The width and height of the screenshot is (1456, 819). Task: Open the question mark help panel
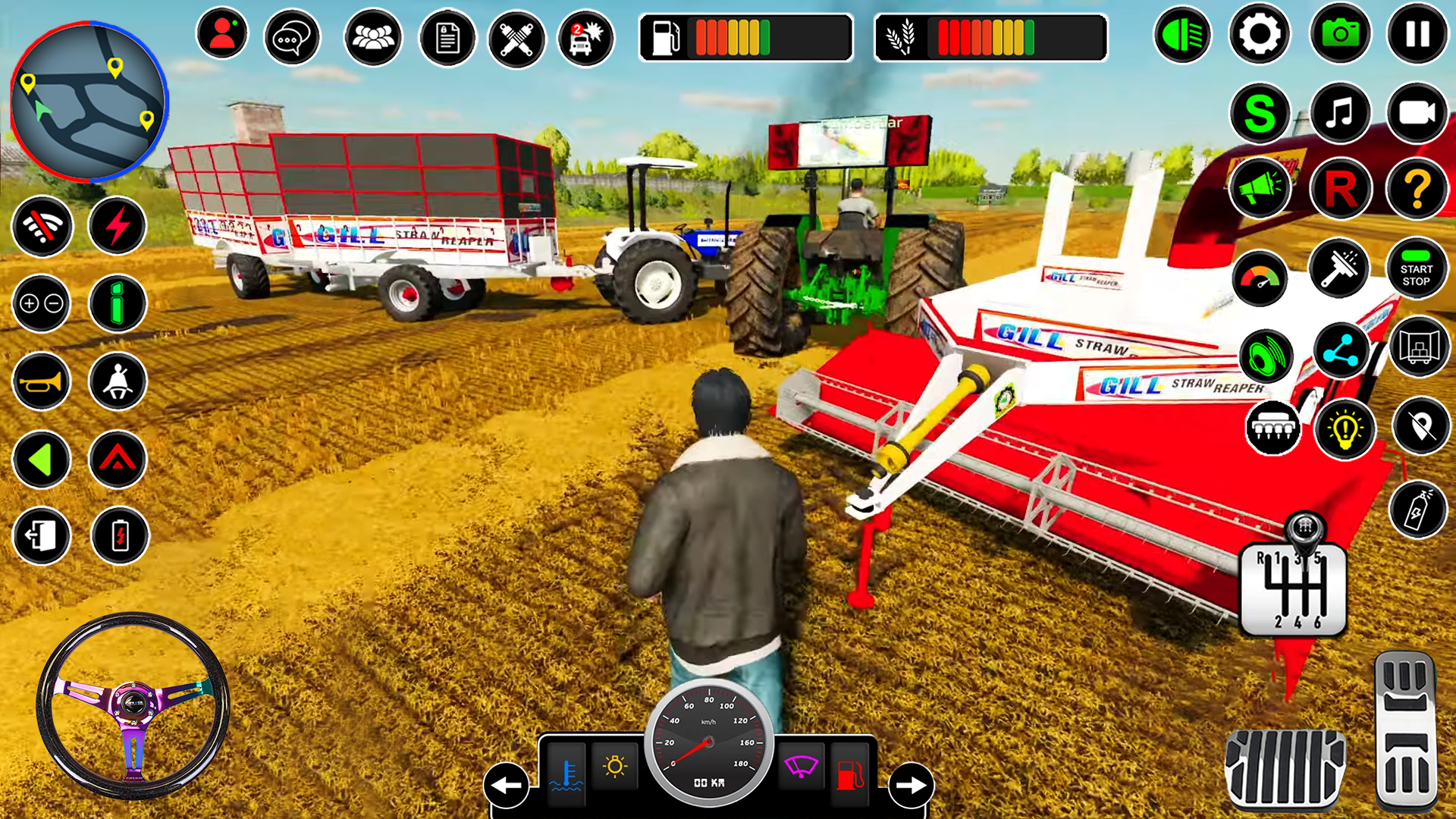[x=1417, y=190]
